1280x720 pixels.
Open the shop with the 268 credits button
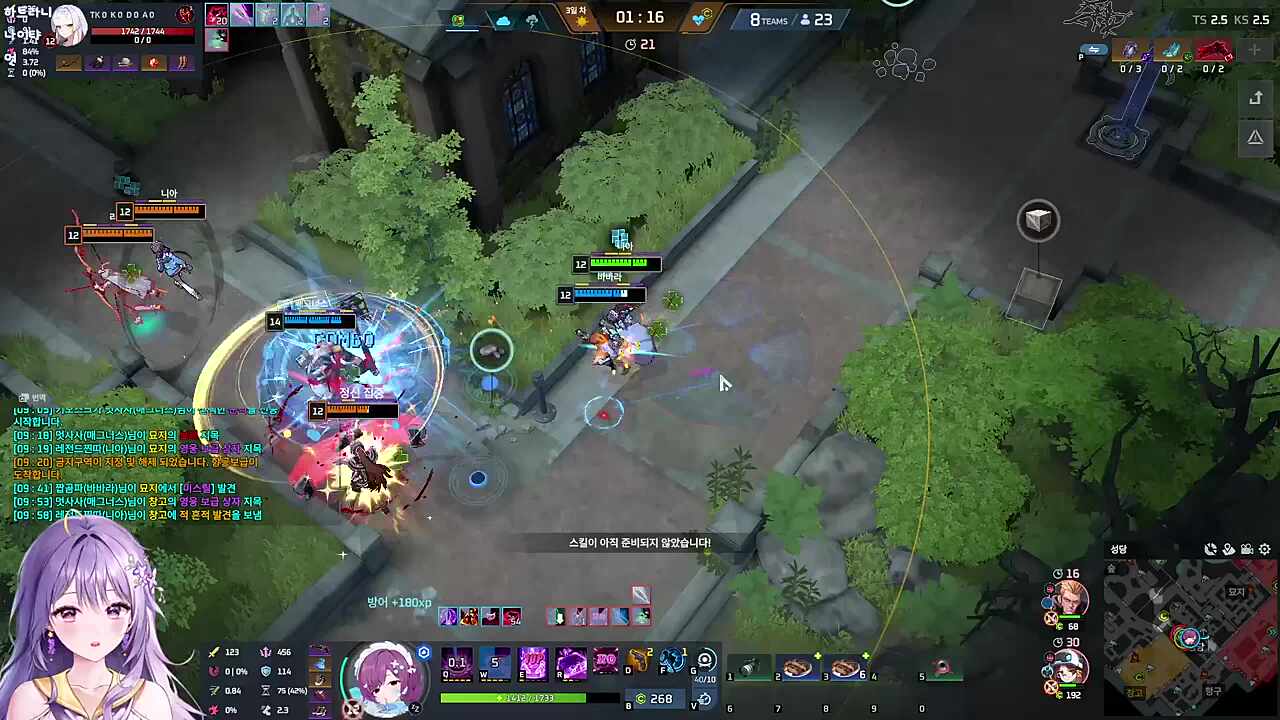[x=655, y=698]
